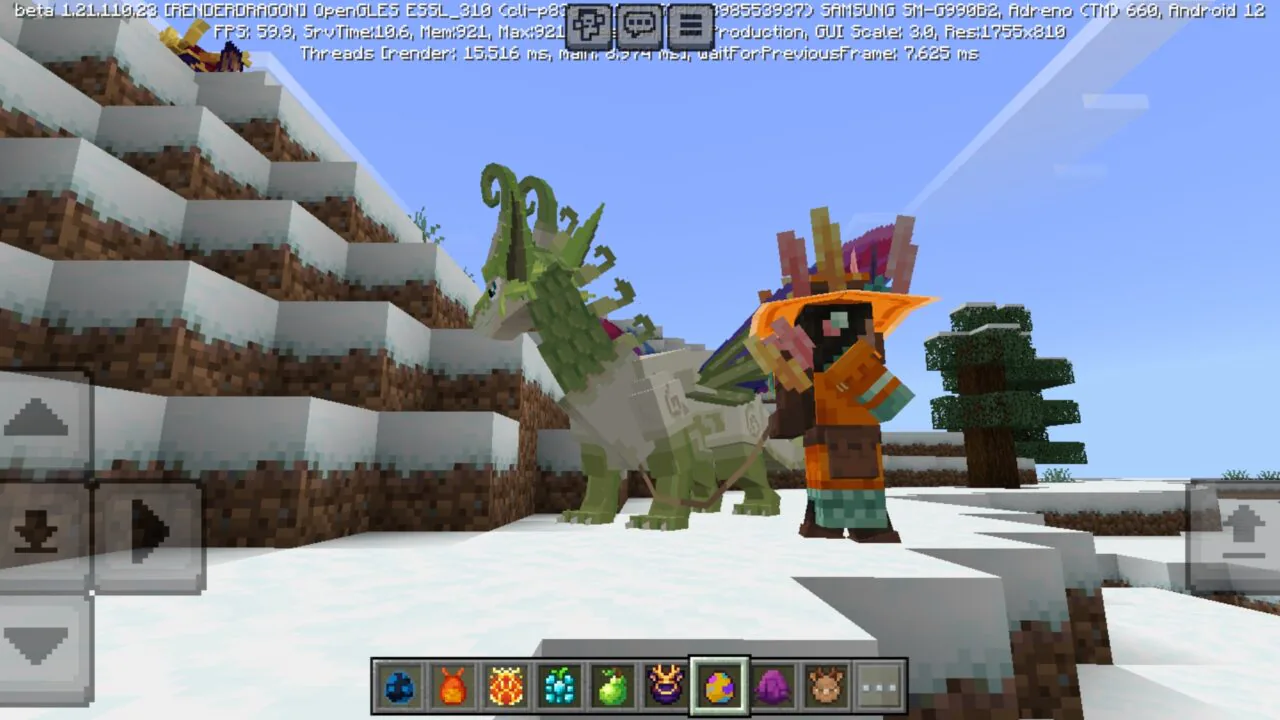Select the green apple item
This screenshot has width=1280, height=720.
click(612, 685)
